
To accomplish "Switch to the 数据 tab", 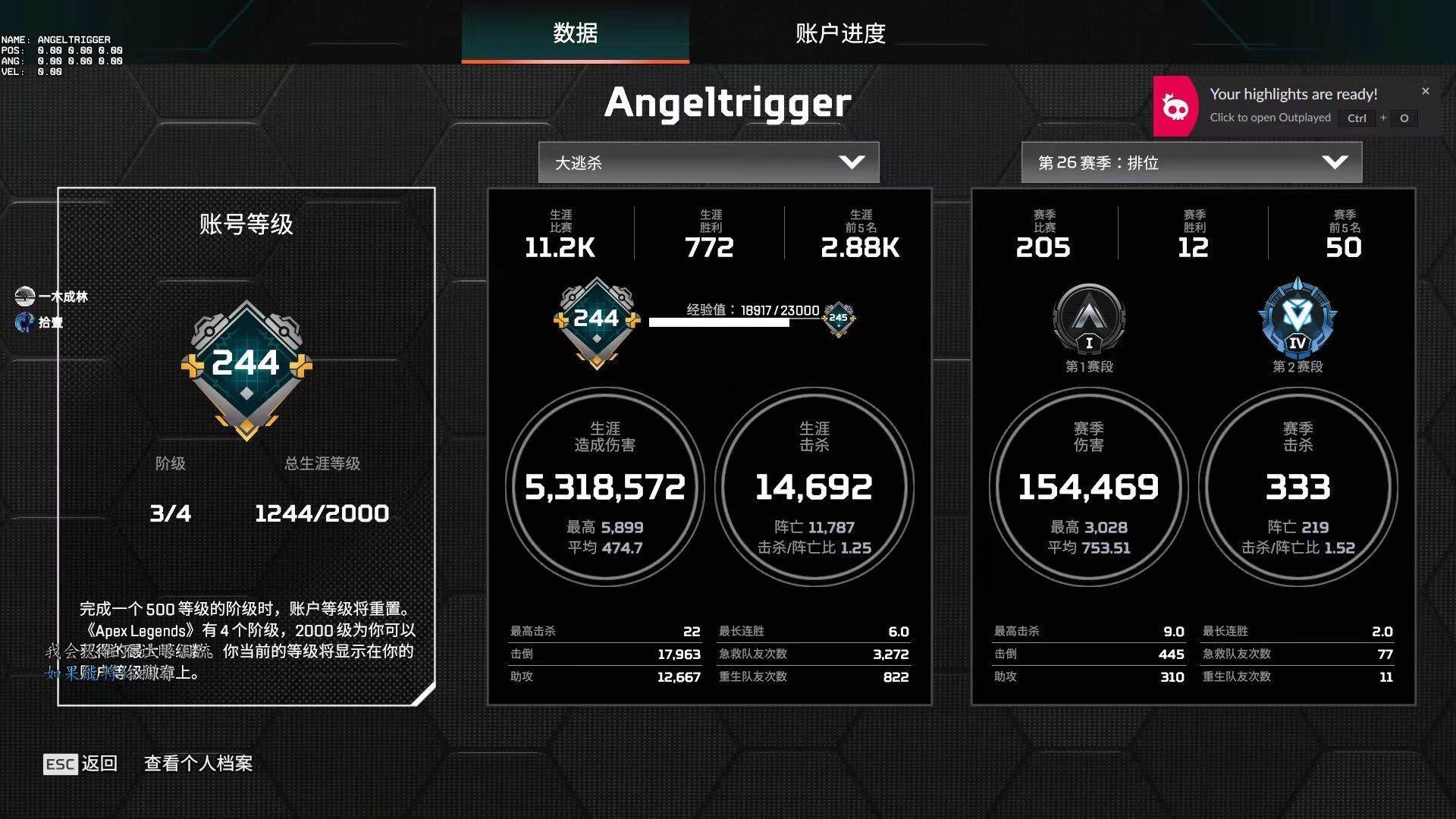I will tap(575, 33).
